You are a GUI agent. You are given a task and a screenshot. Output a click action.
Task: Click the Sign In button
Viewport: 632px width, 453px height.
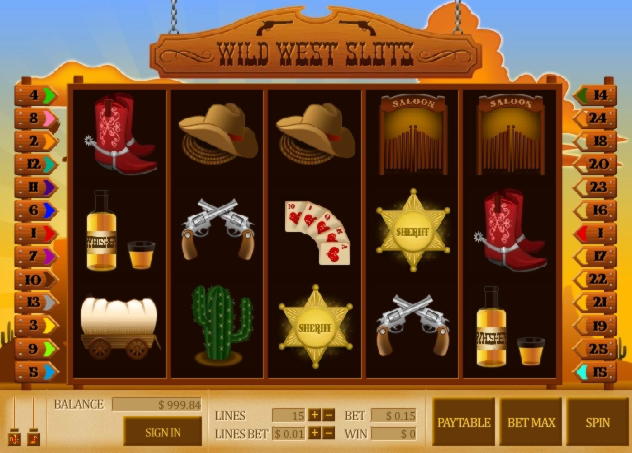coord(163,432)
